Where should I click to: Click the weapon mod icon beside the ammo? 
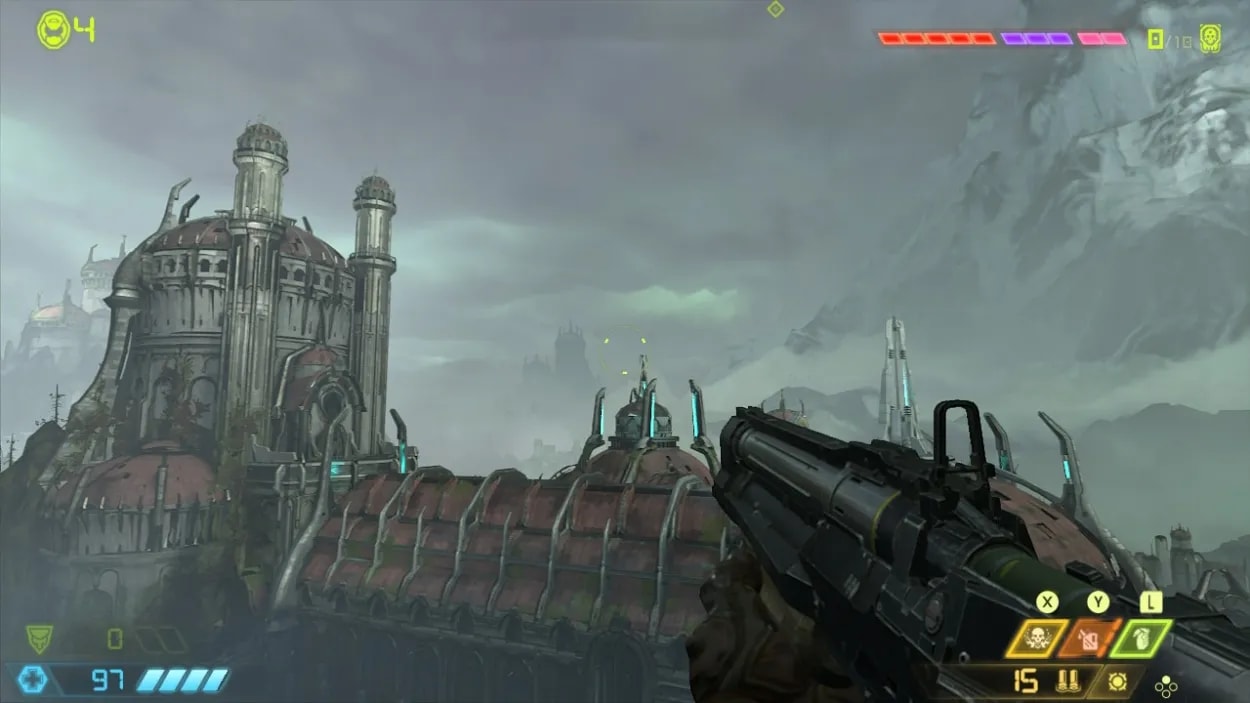1118,682
